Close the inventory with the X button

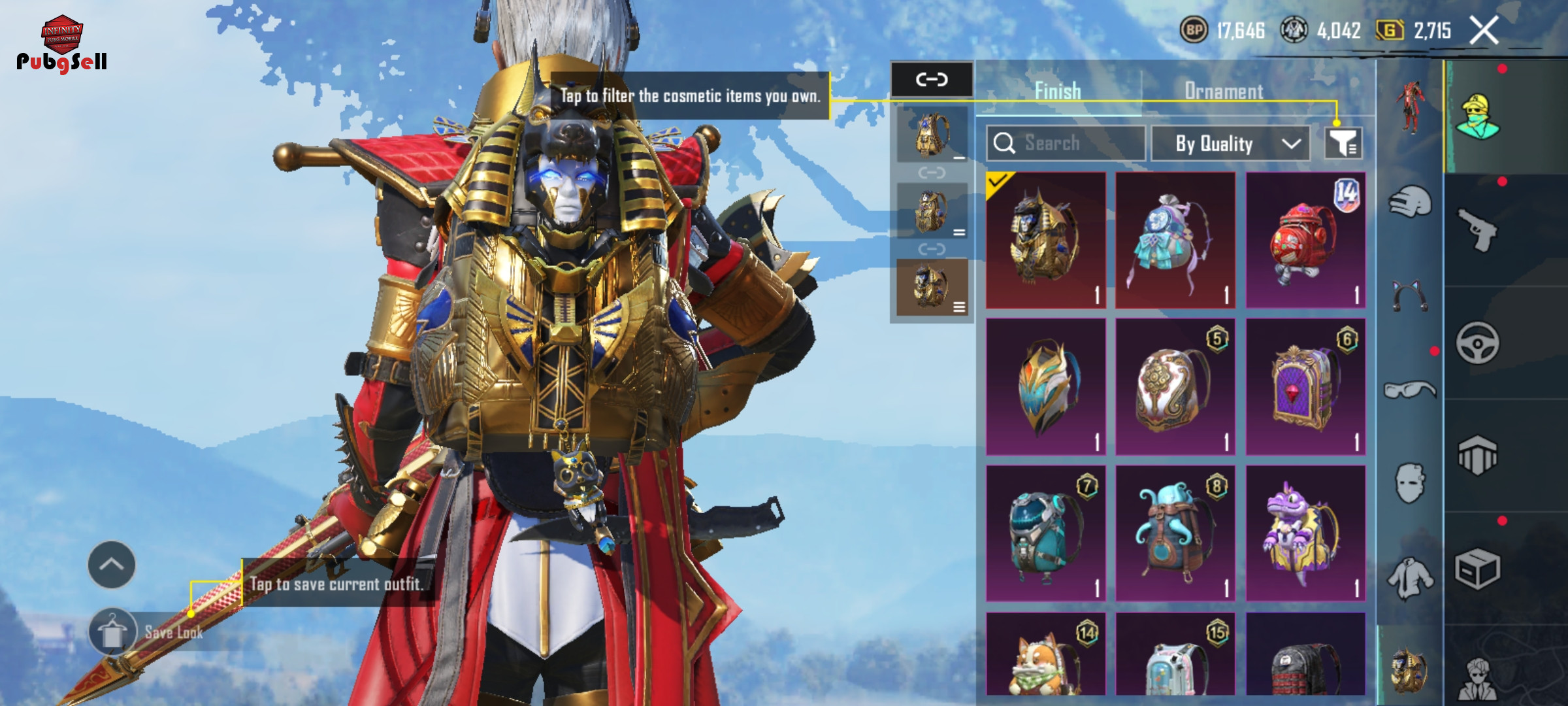point(1484,31)
